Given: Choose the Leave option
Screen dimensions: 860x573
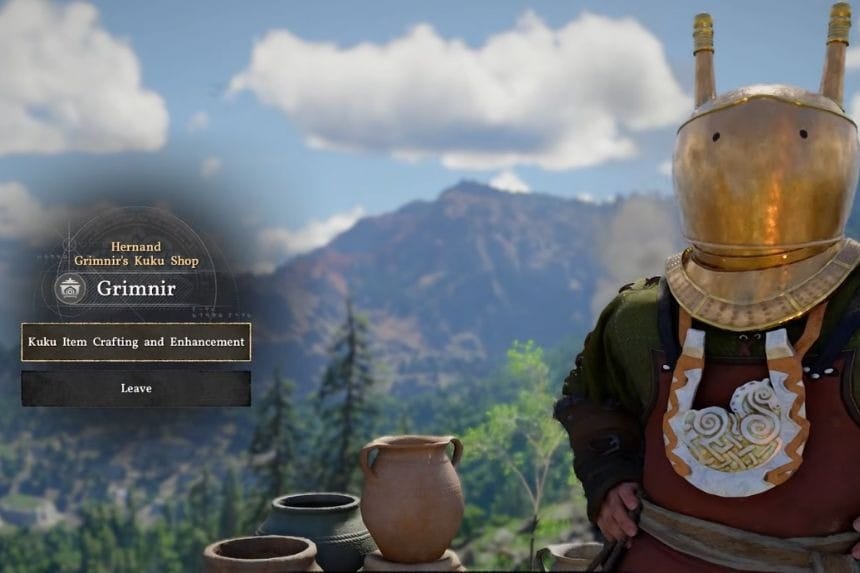Looking at the screenshot, I should (x=136, y=388).
